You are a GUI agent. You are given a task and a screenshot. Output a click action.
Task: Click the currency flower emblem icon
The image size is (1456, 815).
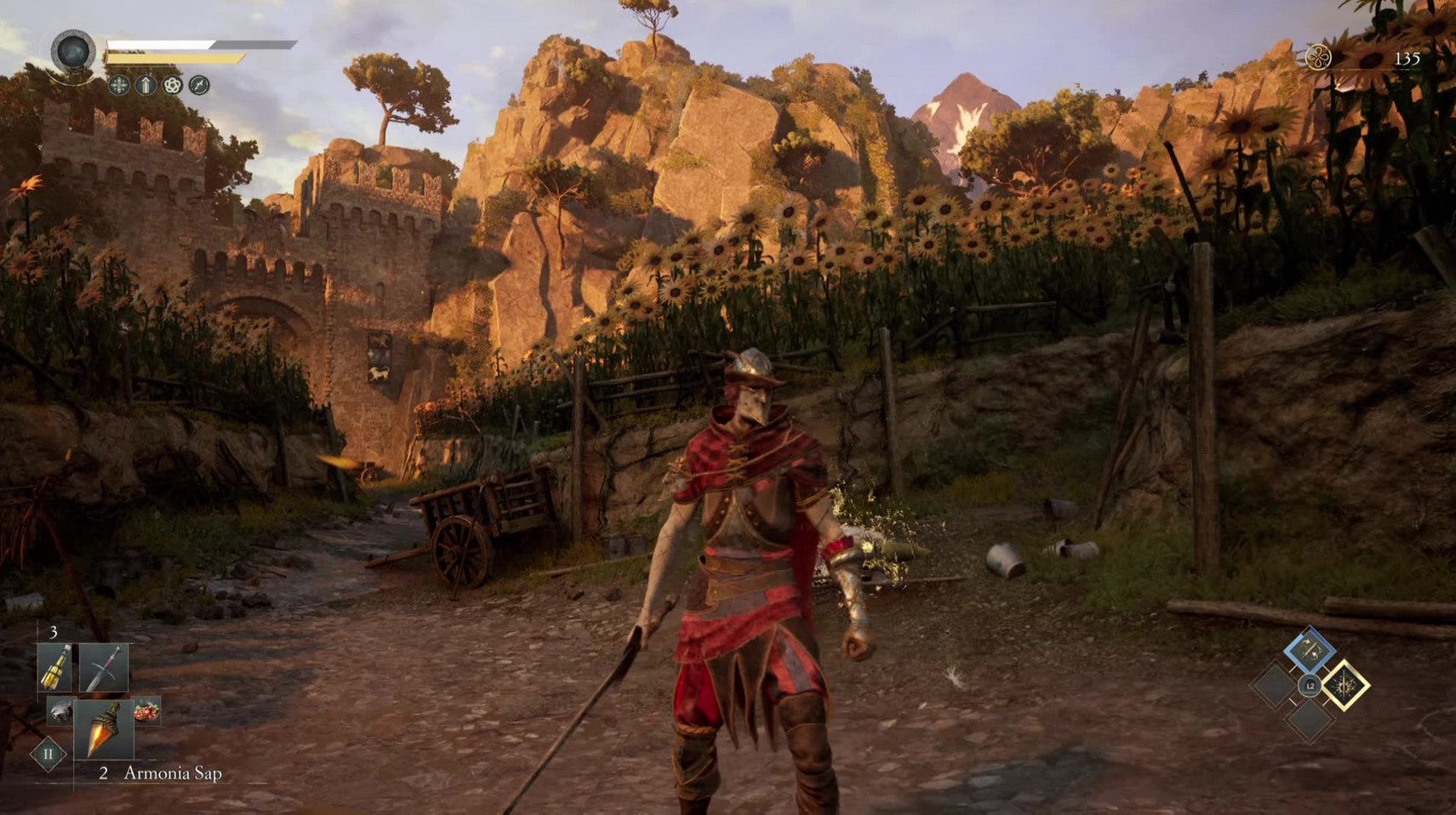(1317, 58)
